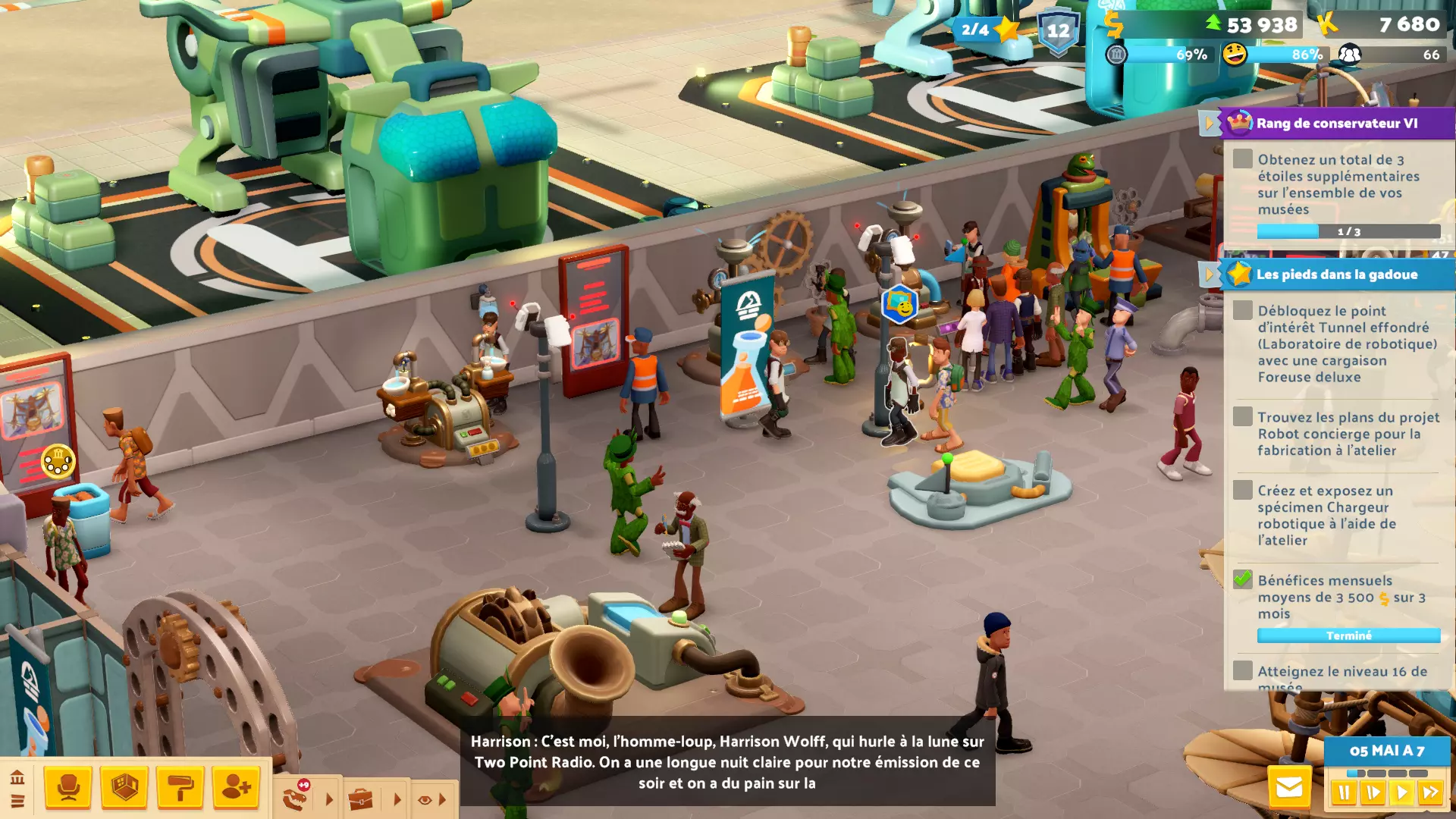Open the briefcase management panel

click(x=361, y=799)
